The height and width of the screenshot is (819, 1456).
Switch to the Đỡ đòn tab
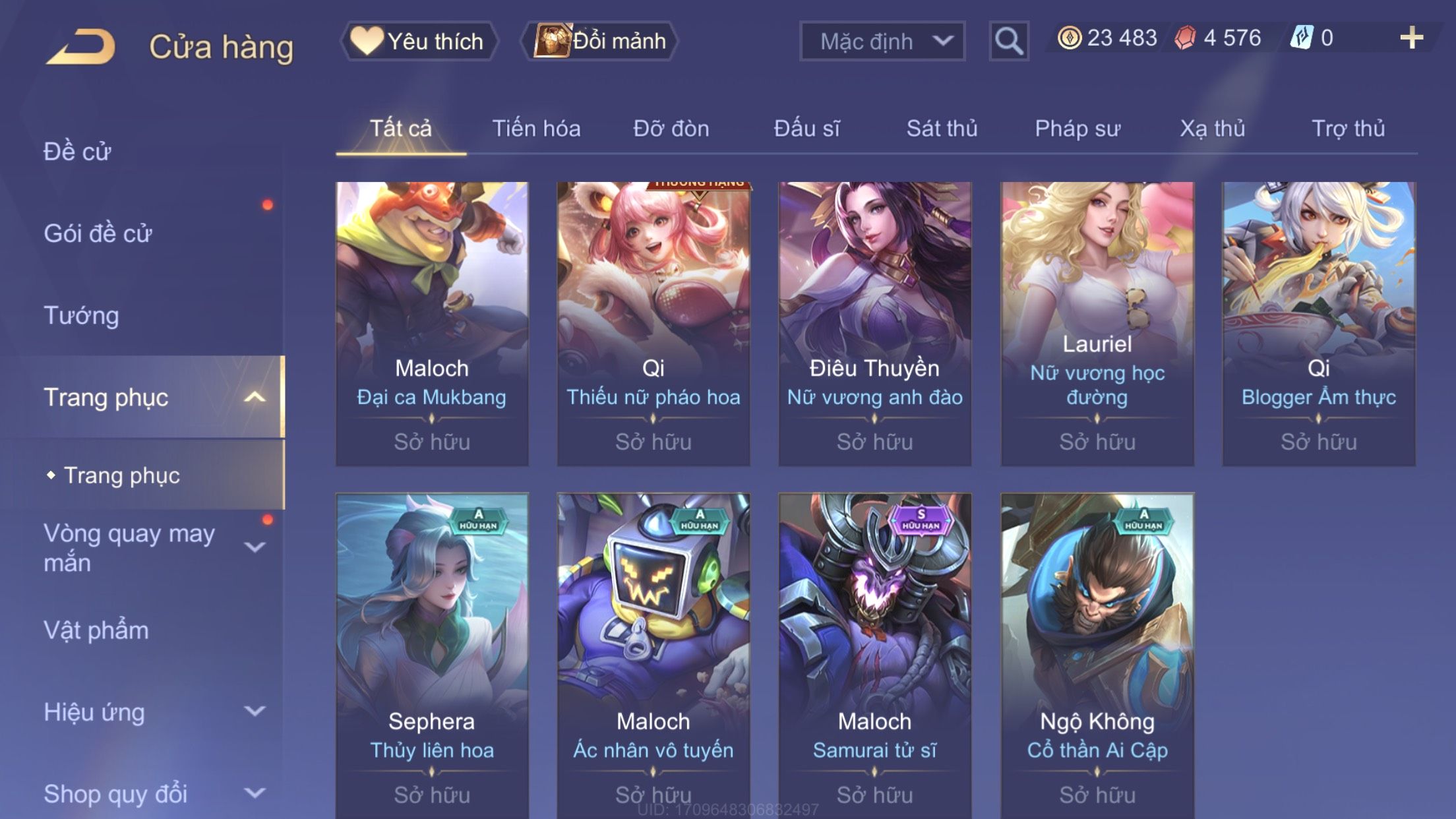click(671, 129)
